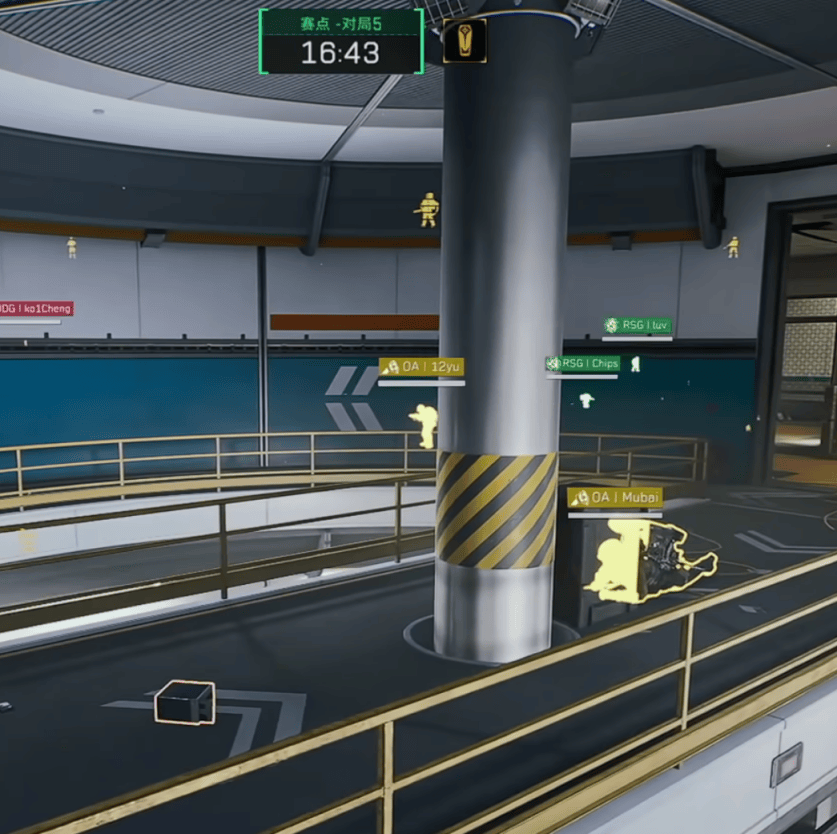Click the yellow objective icon beside the timer
Viewport: 837px width, 834px height.
pyautogui.click(x=464, y=41)
